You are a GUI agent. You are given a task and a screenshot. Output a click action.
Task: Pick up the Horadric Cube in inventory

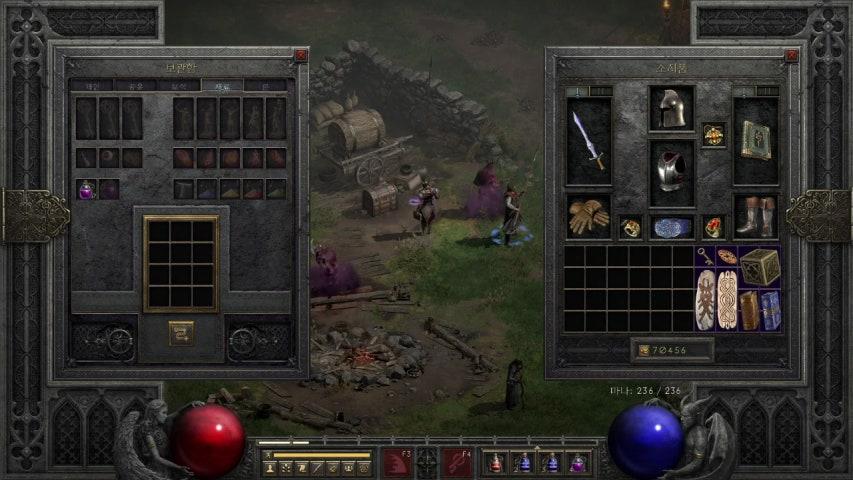pos(761,265)
